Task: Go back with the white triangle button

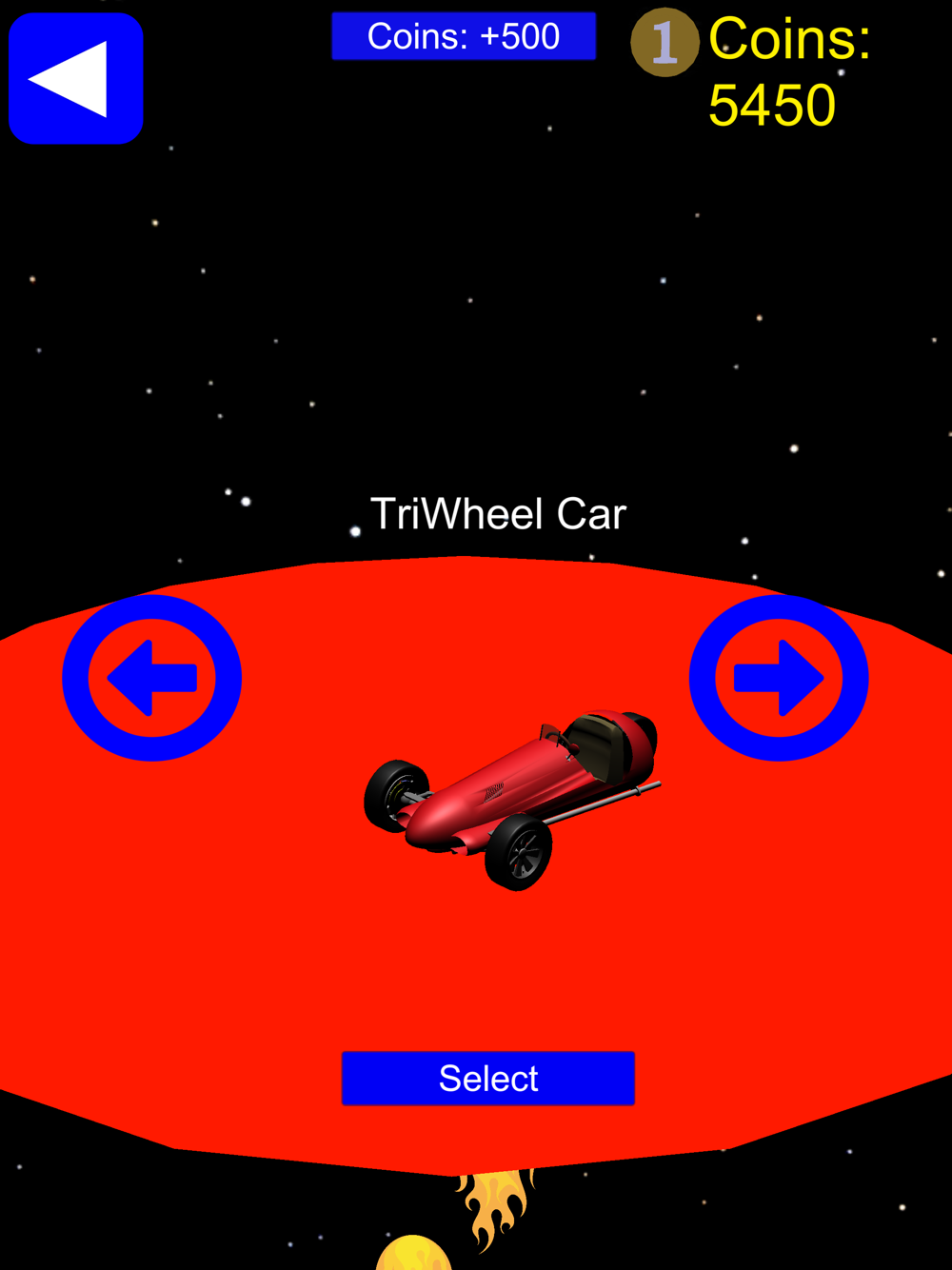Action: click(76, 78)
